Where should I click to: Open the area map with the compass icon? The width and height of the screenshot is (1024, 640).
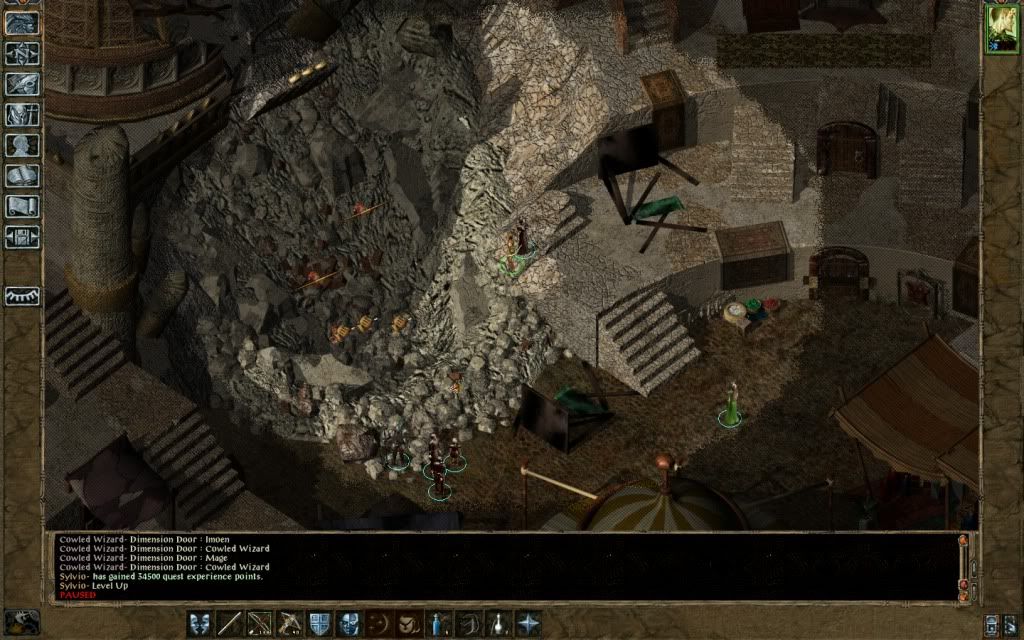coord(22,54)
